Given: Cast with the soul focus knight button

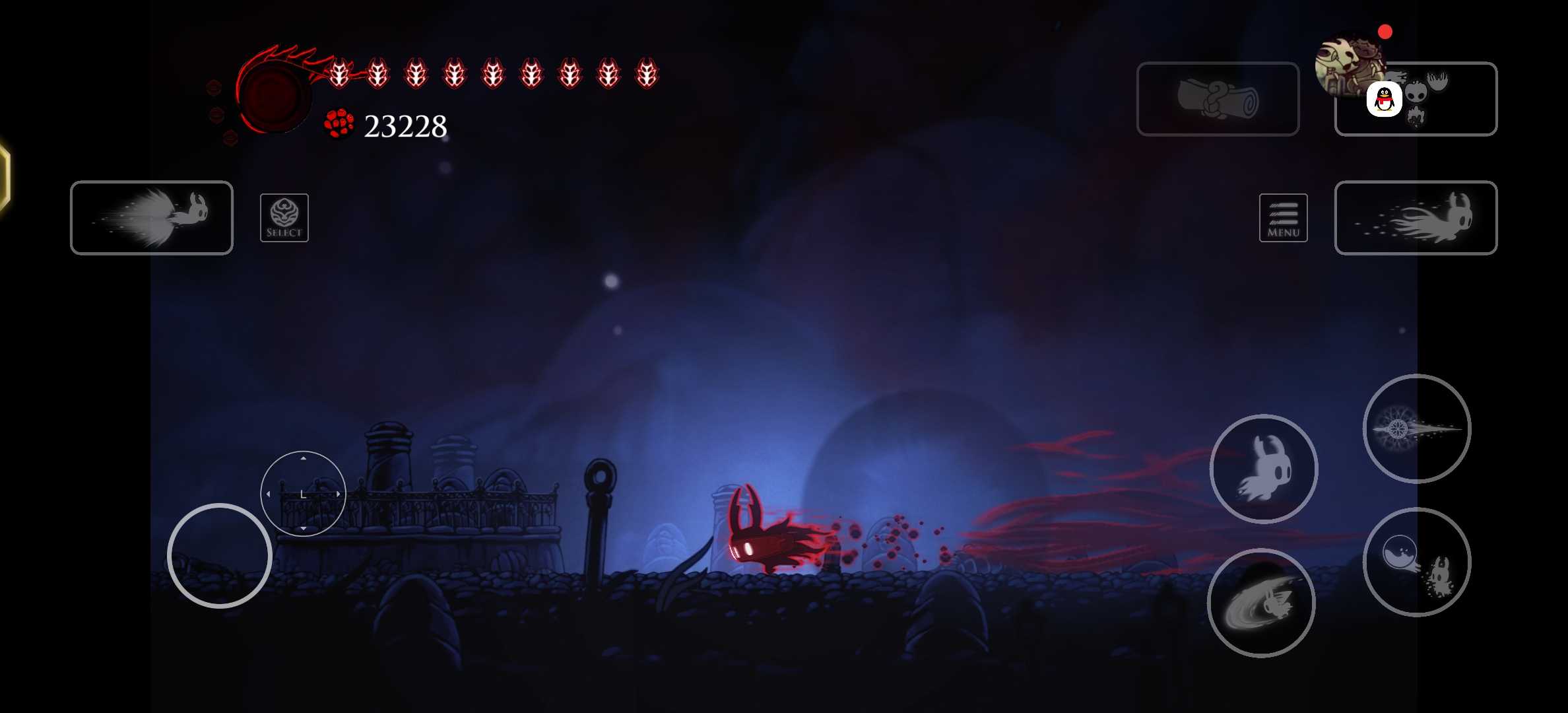Looking at the screenshot, I should click(x=1416, y=562).
